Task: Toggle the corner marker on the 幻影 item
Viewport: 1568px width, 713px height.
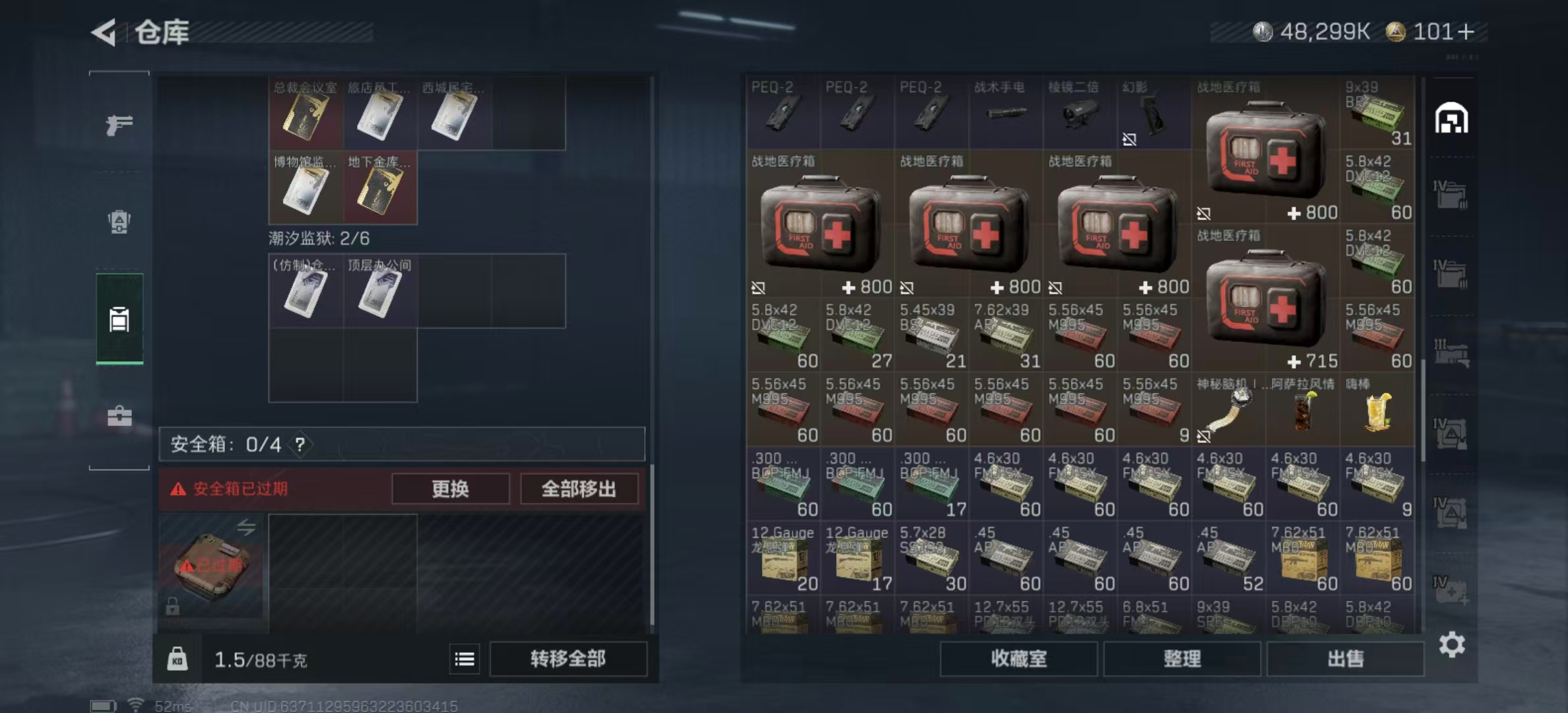Action: point(1130,138)
